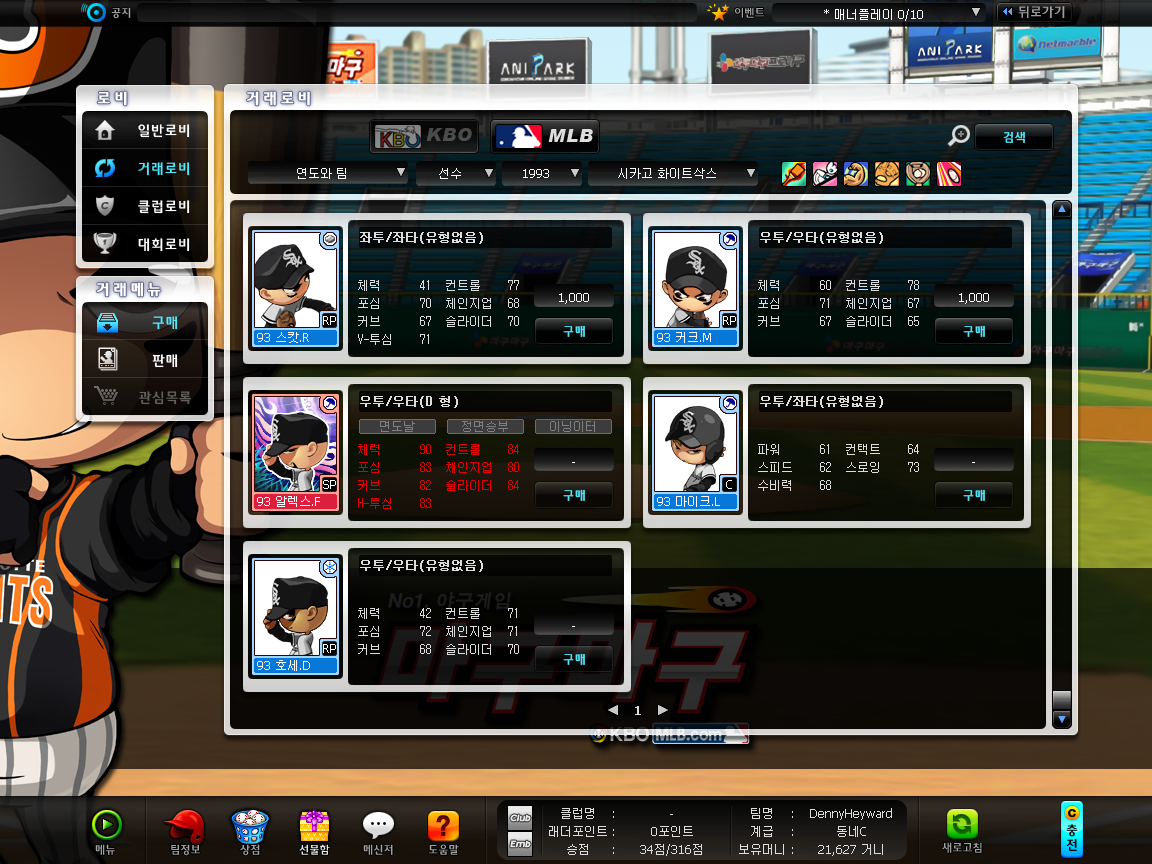The width and height of the screenshot is (1152, 864).
Task: Switch to 판매 sell menu
Action: pos(145,360)
